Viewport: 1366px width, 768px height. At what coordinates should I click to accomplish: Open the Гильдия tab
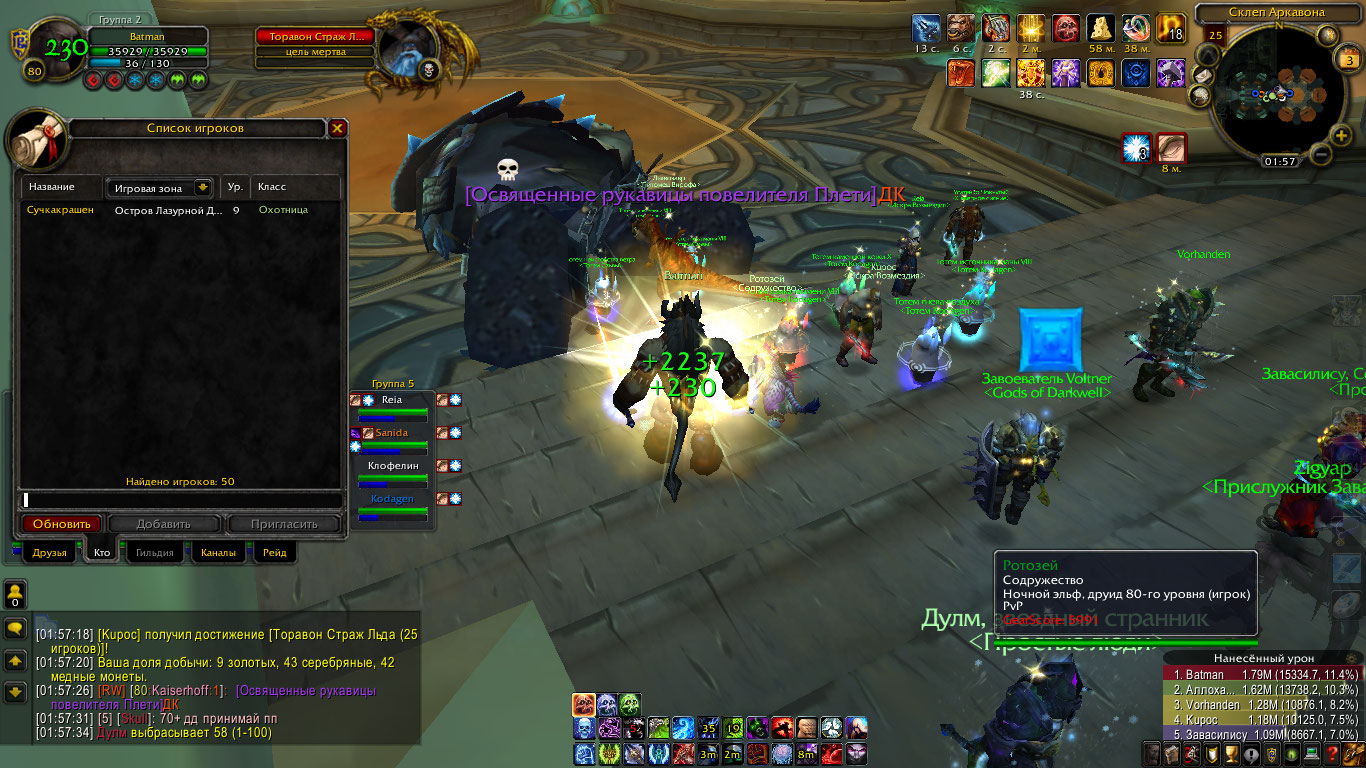point(154,552)
